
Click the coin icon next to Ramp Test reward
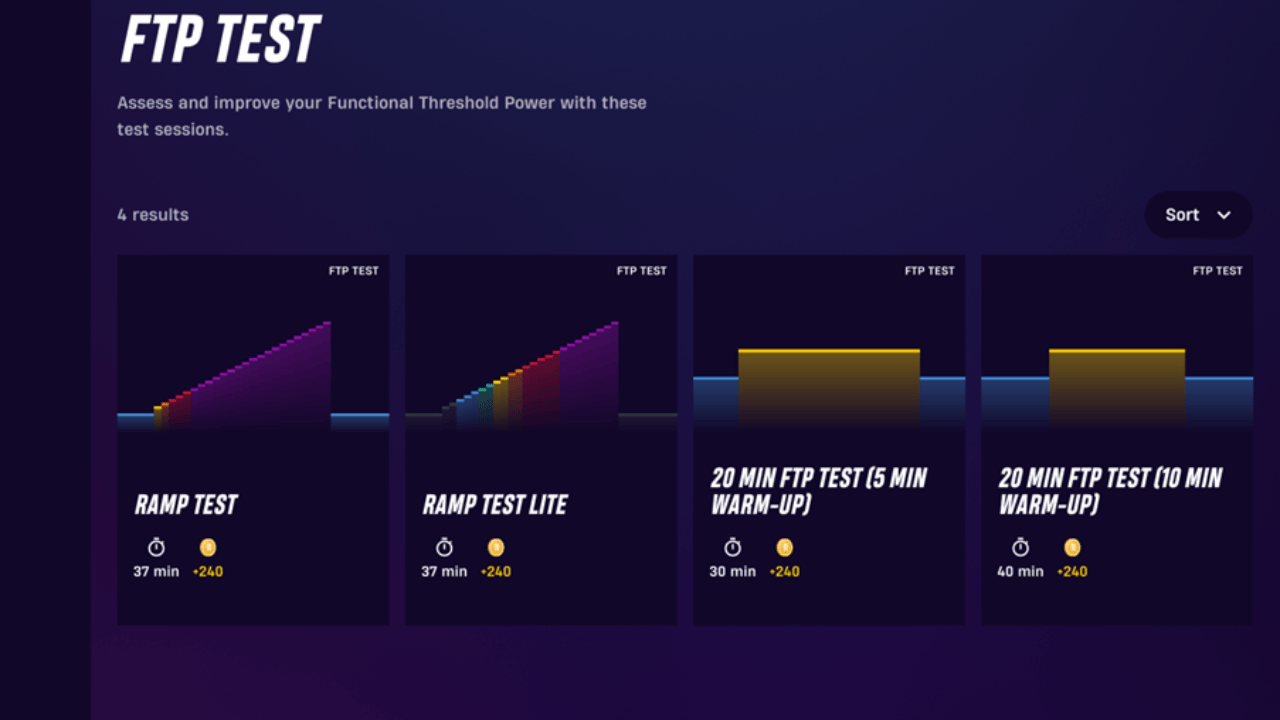click(209, 547)
